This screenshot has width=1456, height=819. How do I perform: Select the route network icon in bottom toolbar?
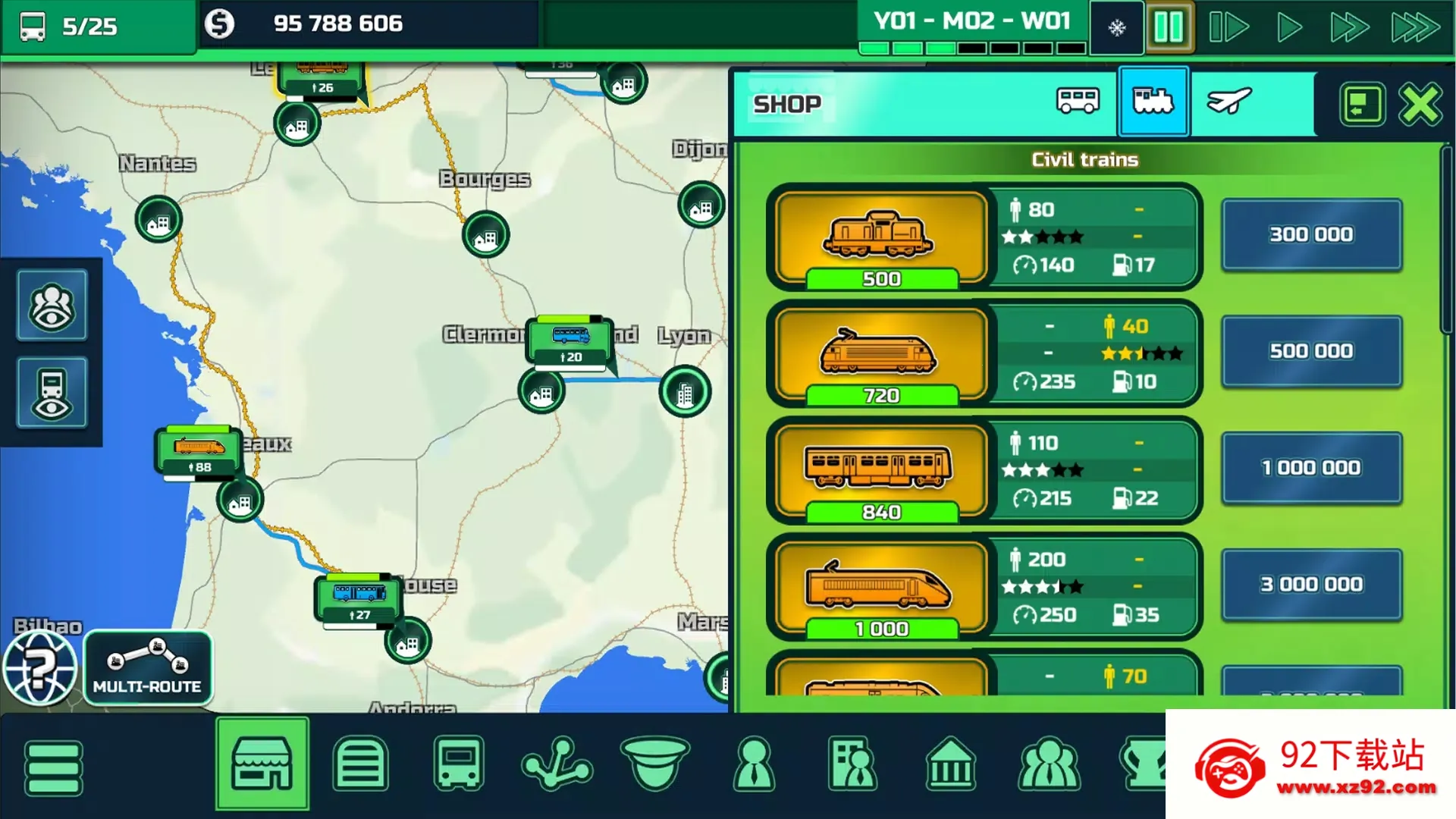pyautogui.click(x=557, y=764)
